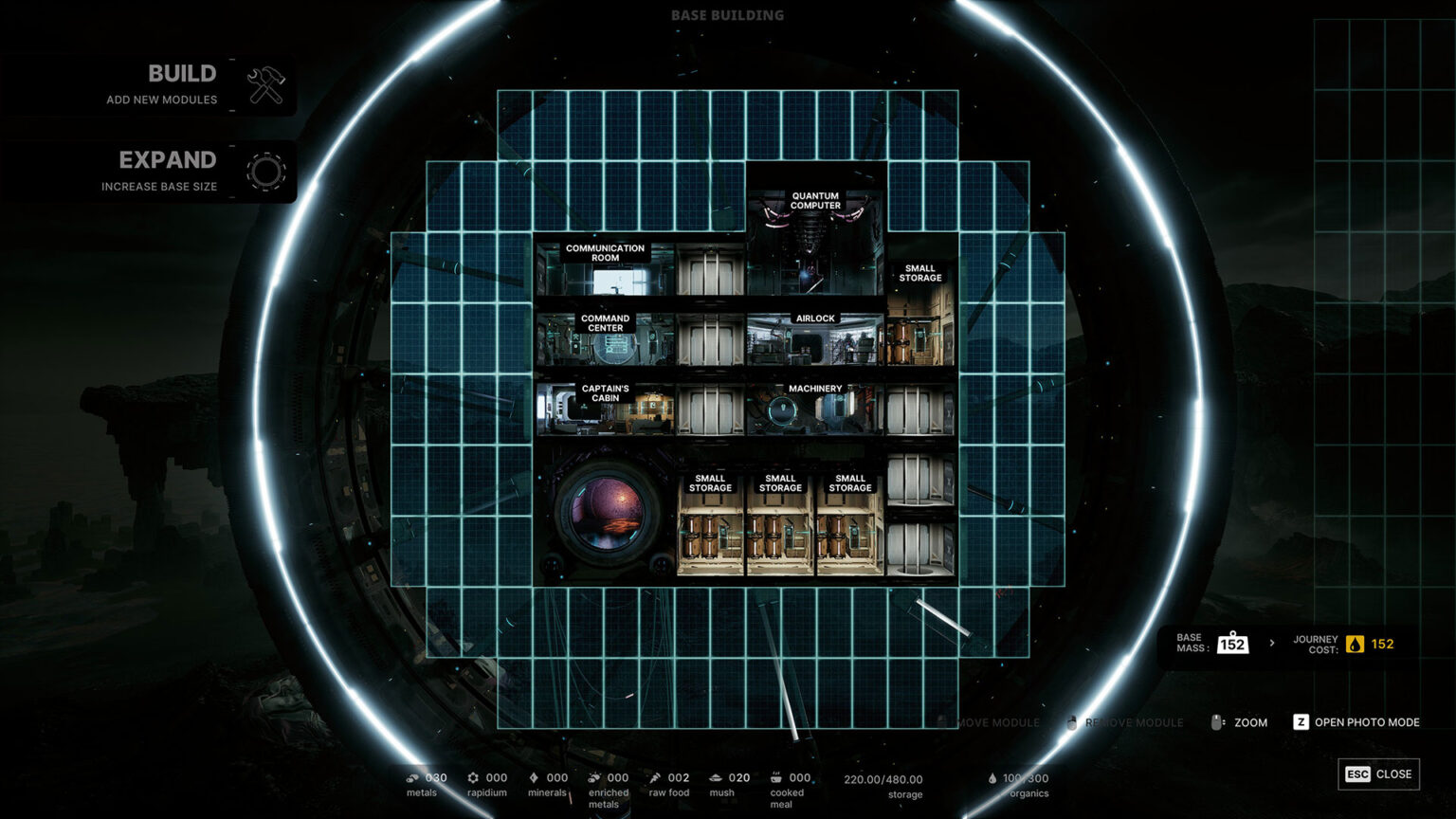Click the metals resource icon

coord(411,776)
